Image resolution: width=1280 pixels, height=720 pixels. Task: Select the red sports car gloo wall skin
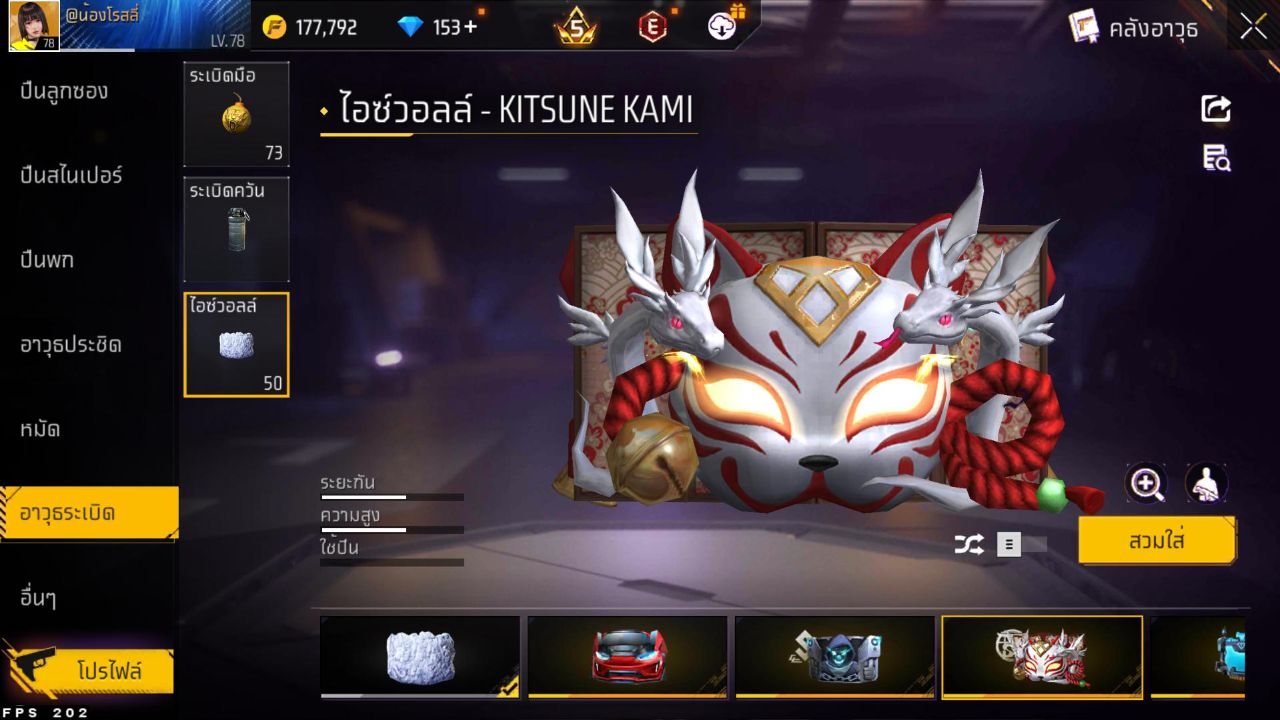[628, 656]
